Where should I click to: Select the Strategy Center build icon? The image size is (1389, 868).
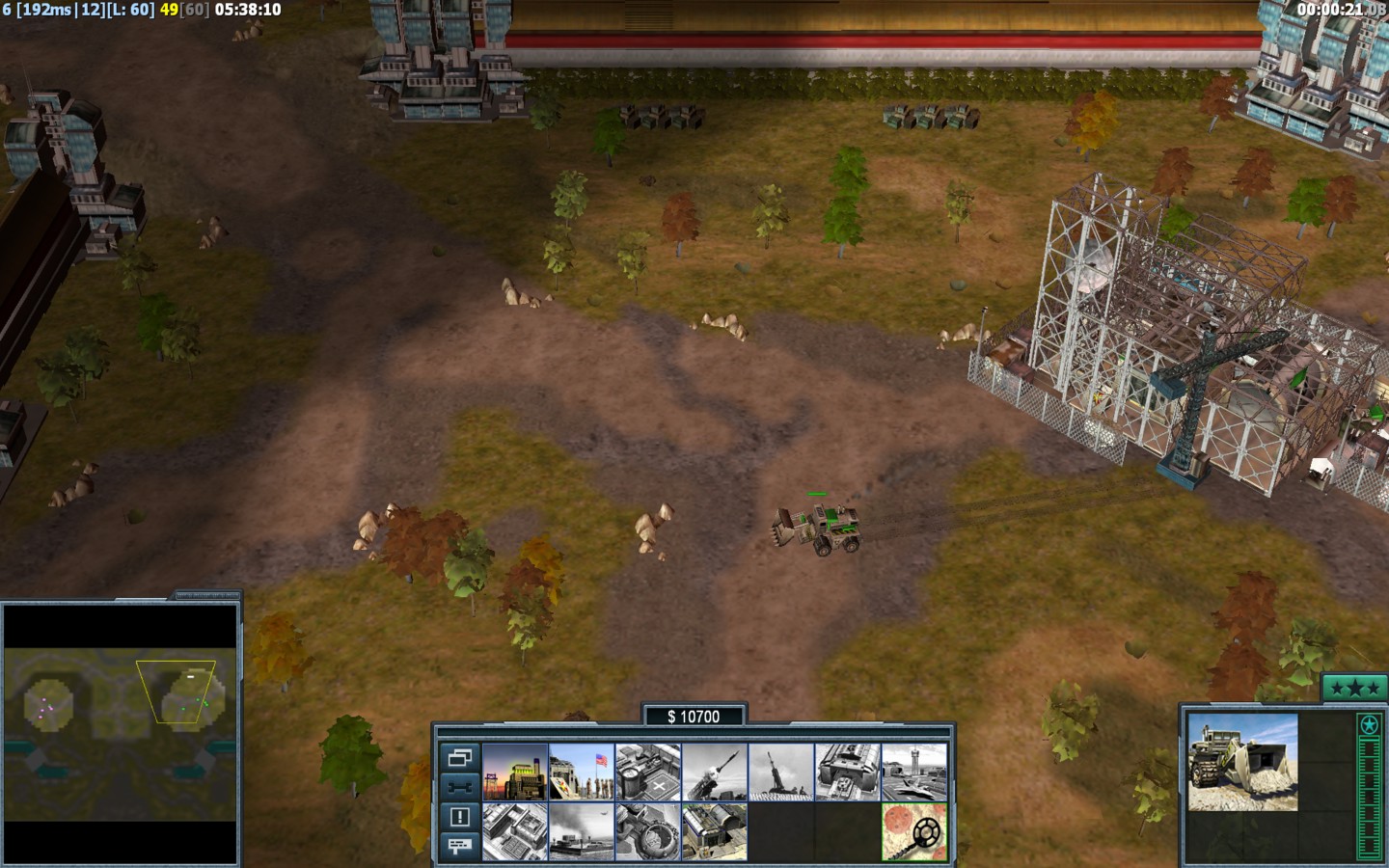pyautogui.click(x=515, y=831)
